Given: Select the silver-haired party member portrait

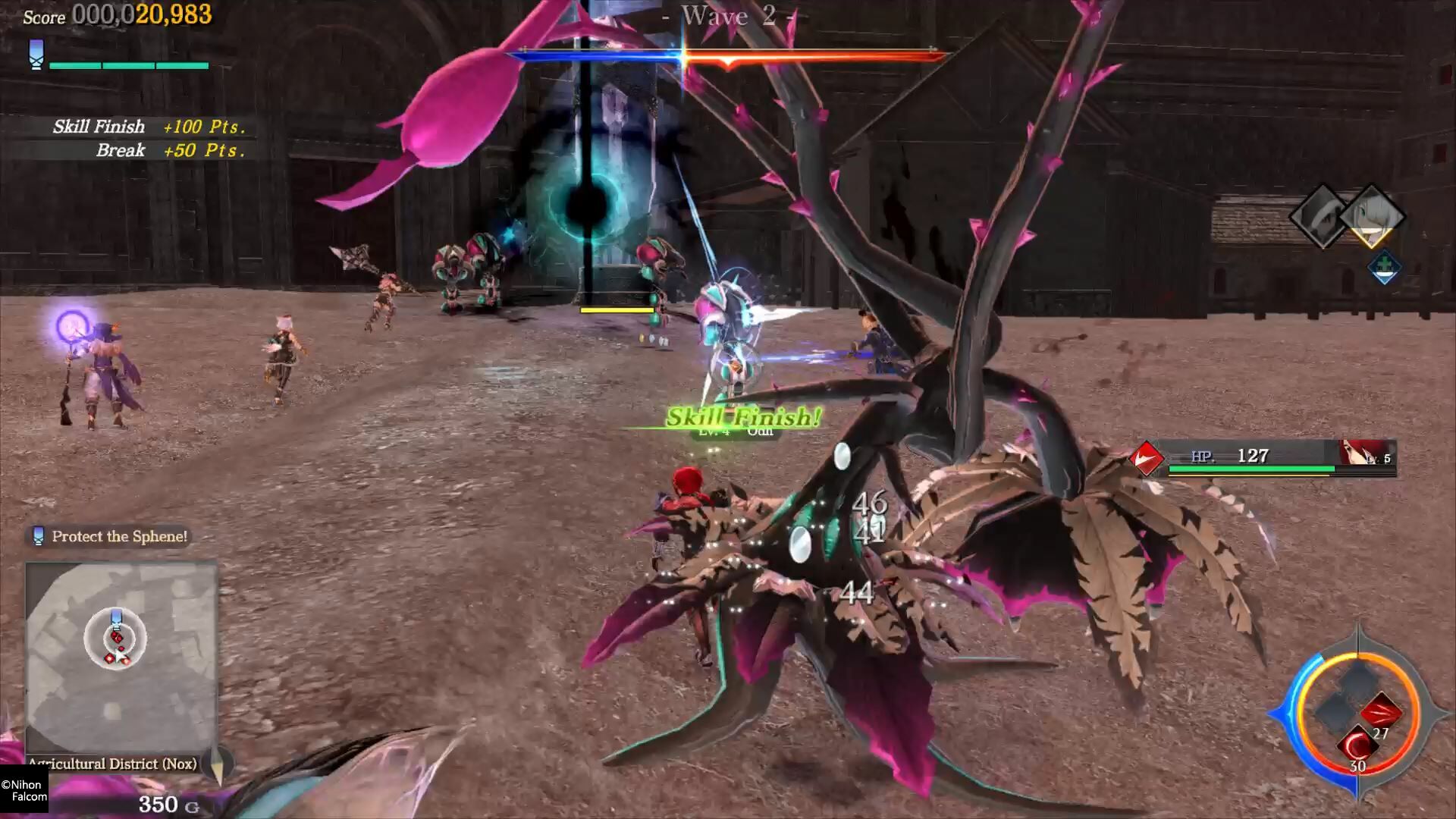Looking at the screenshot, I should (1372, 215).
